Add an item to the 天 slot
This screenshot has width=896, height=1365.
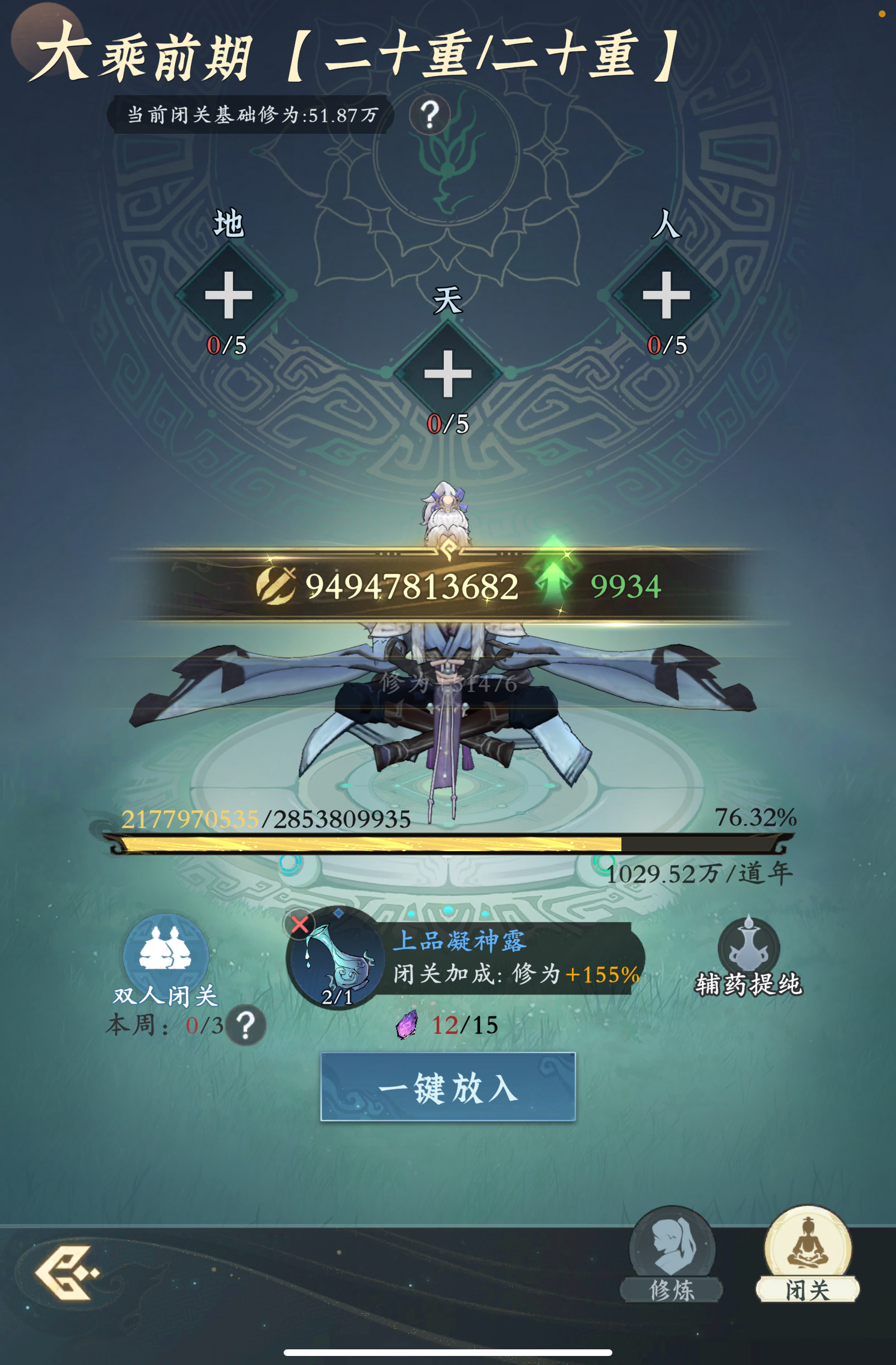tap(447, 375)
